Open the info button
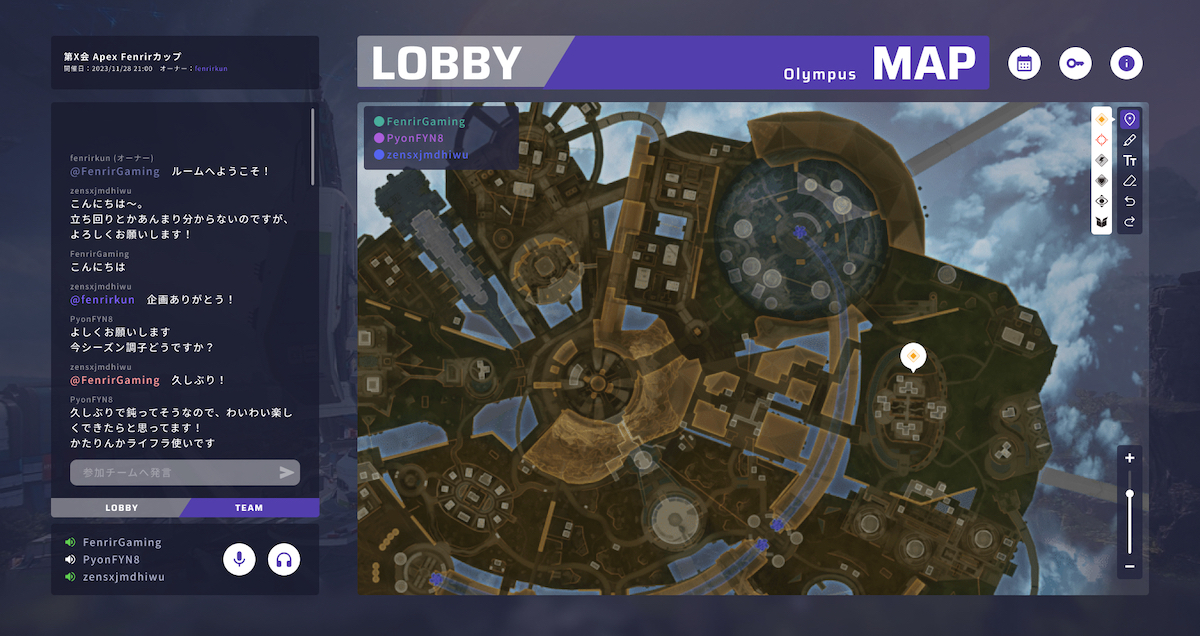Screen dimensions: 1200x636 point(1126,63)
